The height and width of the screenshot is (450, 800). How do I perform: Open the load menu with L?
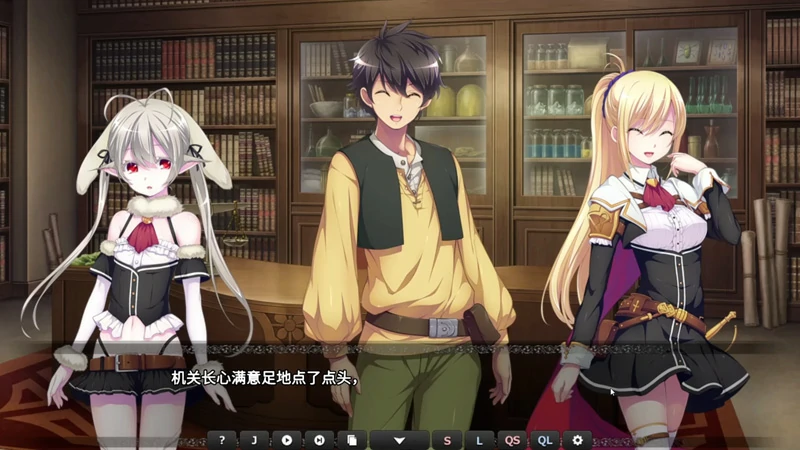coord(479,440)
